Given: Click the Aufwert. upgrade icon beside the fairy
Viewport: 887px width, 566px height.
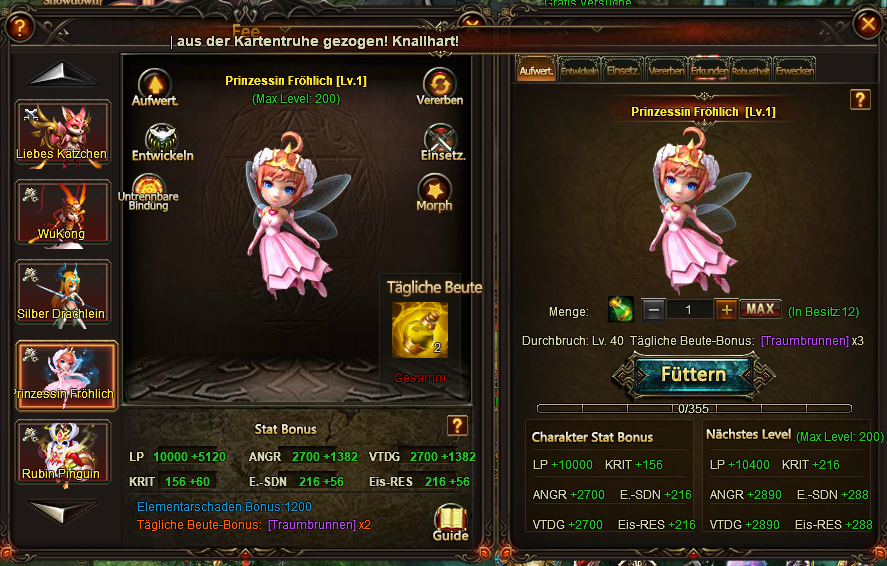Looking at the screenshot, I should point(154,84).
